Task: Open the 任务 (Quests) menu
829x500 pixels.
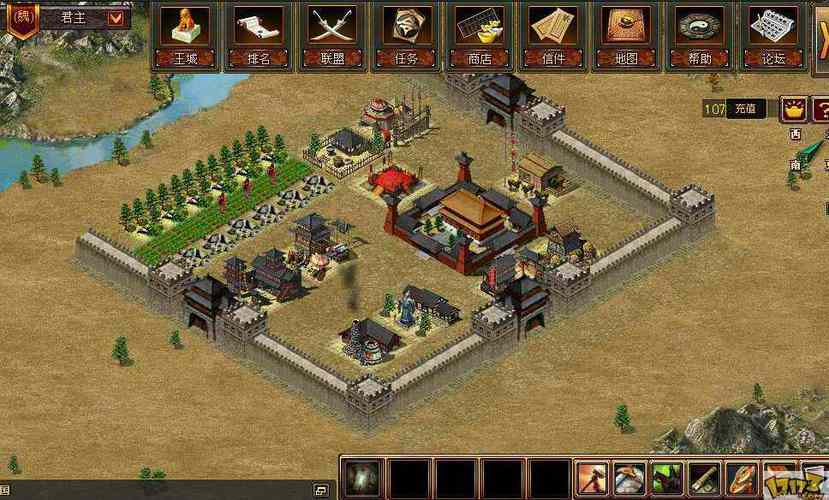Action: coord(406,35)
